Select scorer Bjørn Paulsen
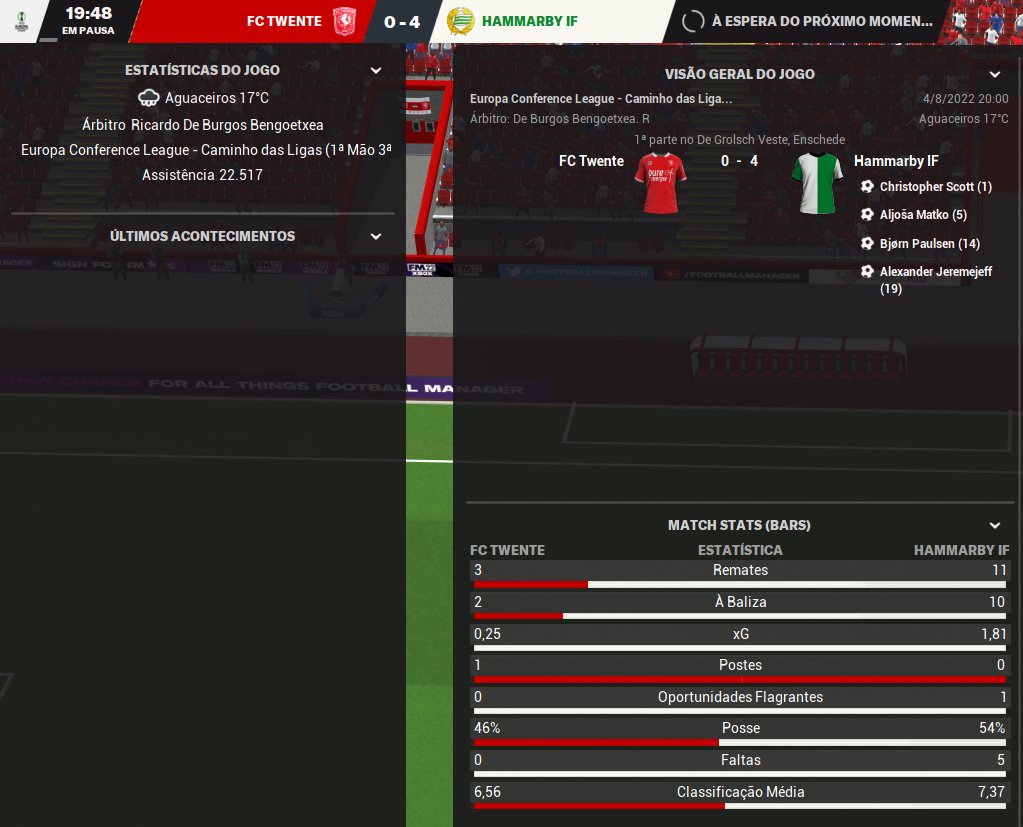Screen dimensions: 1023x827 [x=929, y=244]
